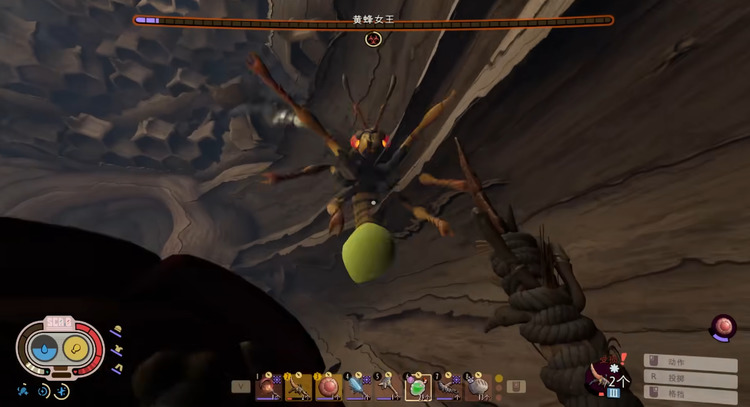Pick the insect-part weapon in slot 7
This screenshot has height=407, width=750.
click(x=447, y=386)
